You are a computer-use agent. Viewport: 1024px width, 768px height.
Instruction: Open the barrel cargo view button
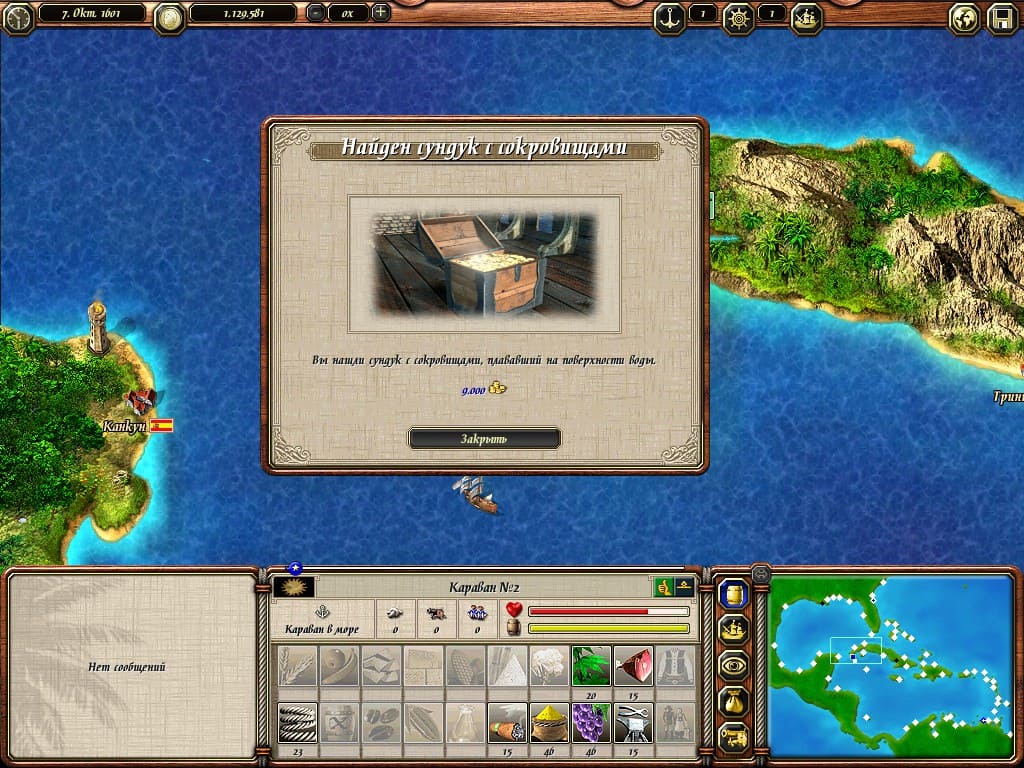[x=733, y=595]
